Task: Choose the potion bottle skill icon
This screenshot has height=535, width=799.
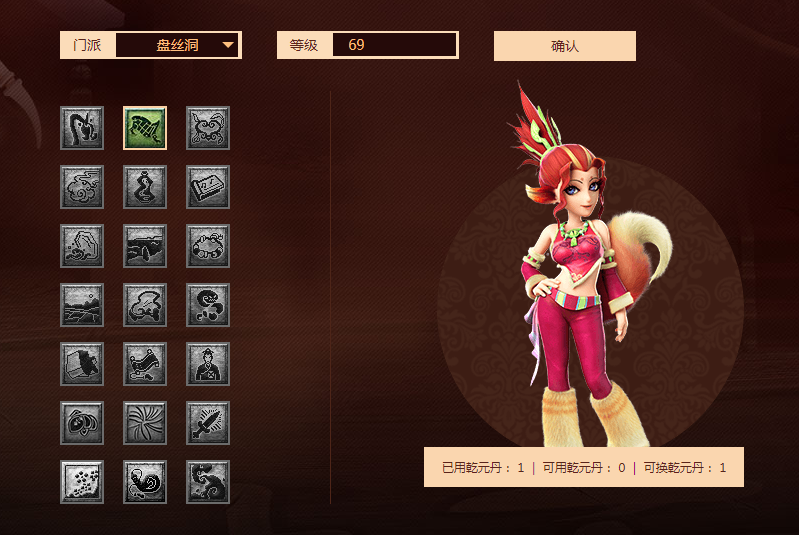Action: [145, 187]
